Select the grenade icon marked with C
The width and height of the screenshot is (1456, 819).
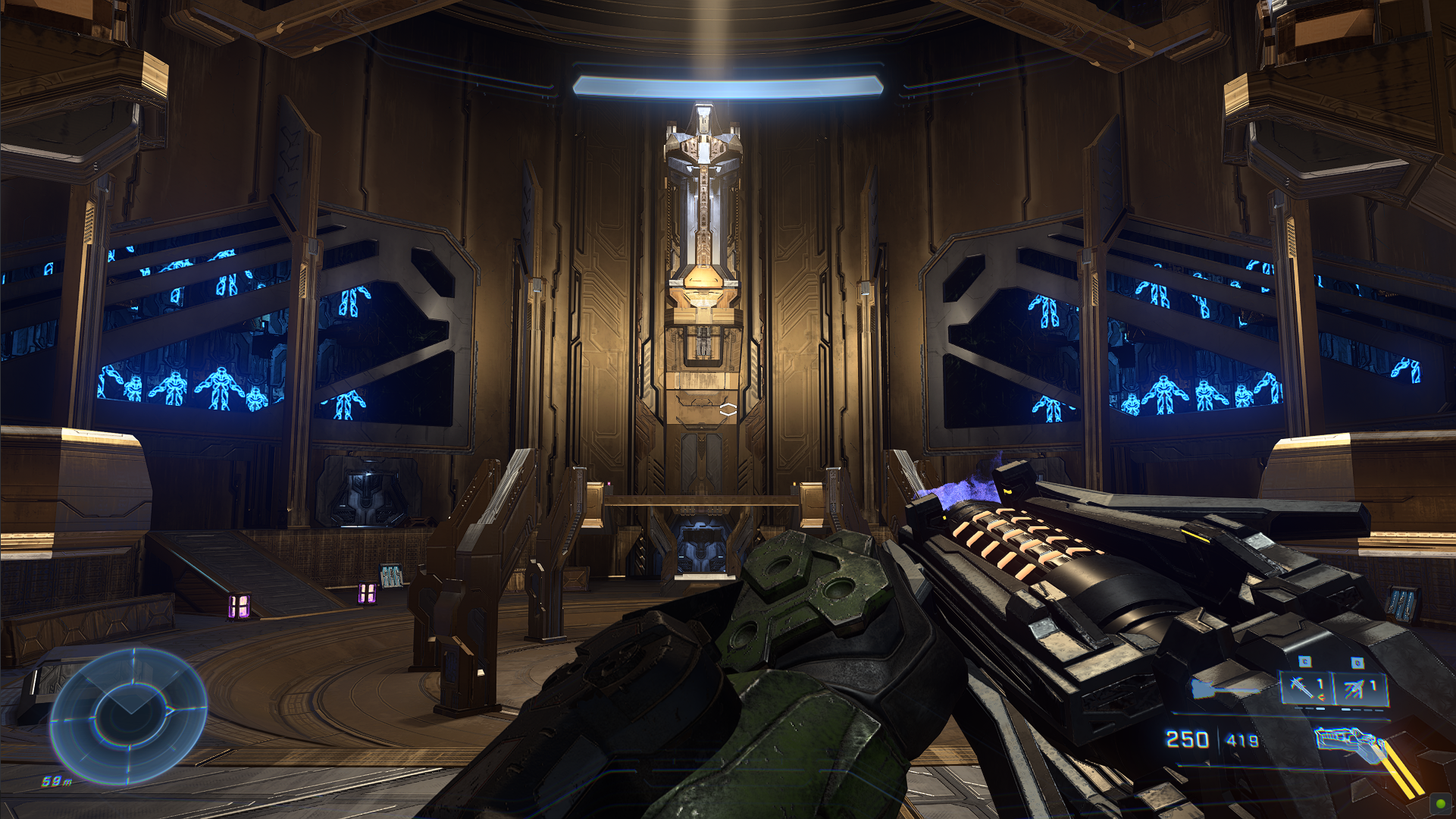pyautogui.click(x=1301, y=686)
